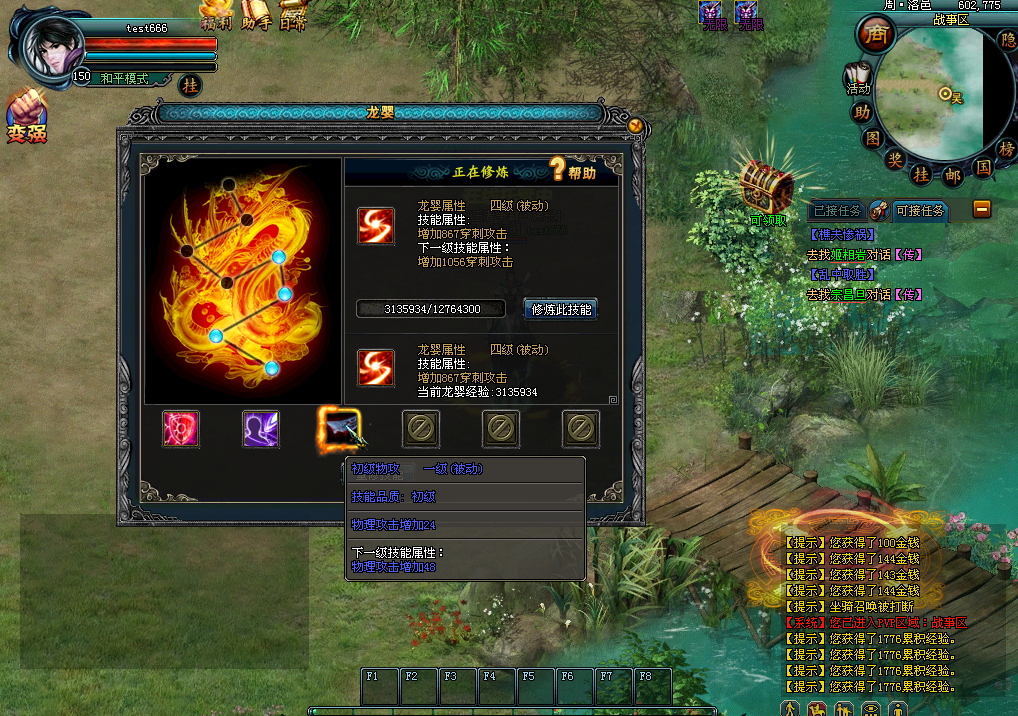Open the 日常 daily scroll icon

click(293, 15)
